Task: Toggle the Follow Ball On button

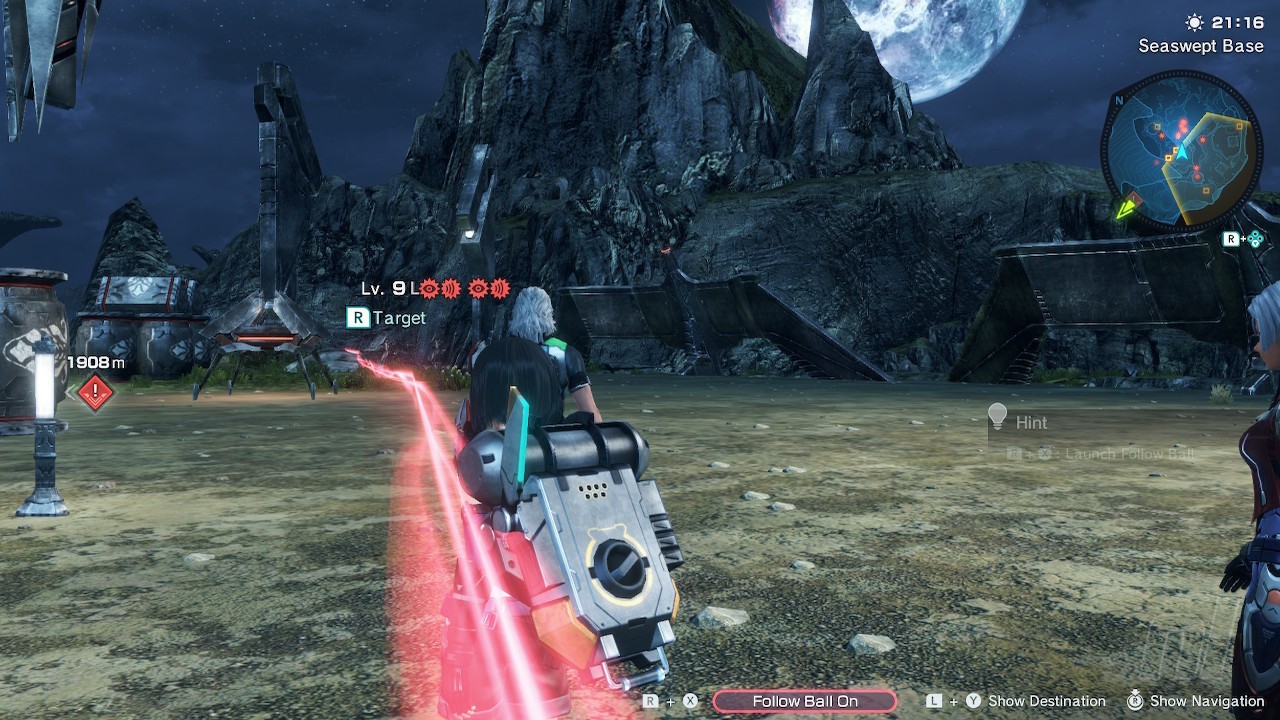Action: (x=805, y=701)
